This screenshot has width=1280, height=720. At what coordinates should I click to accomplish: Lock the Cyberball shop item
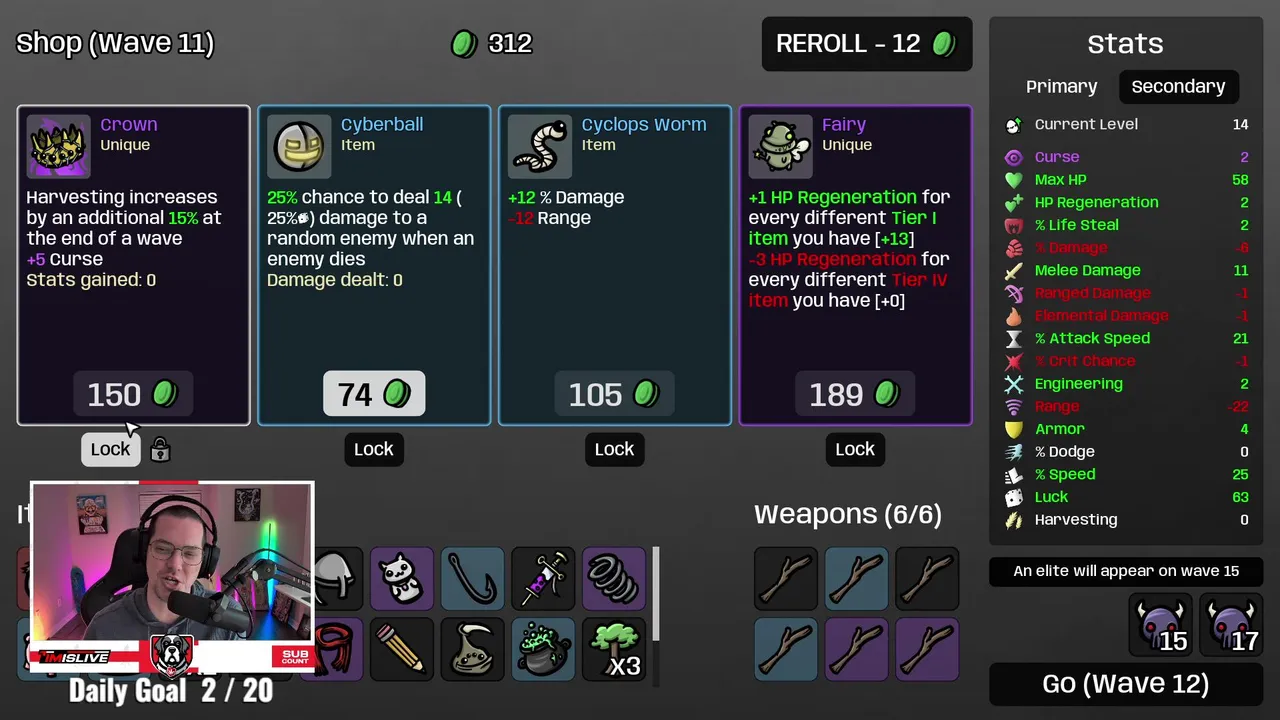(374, 449)
